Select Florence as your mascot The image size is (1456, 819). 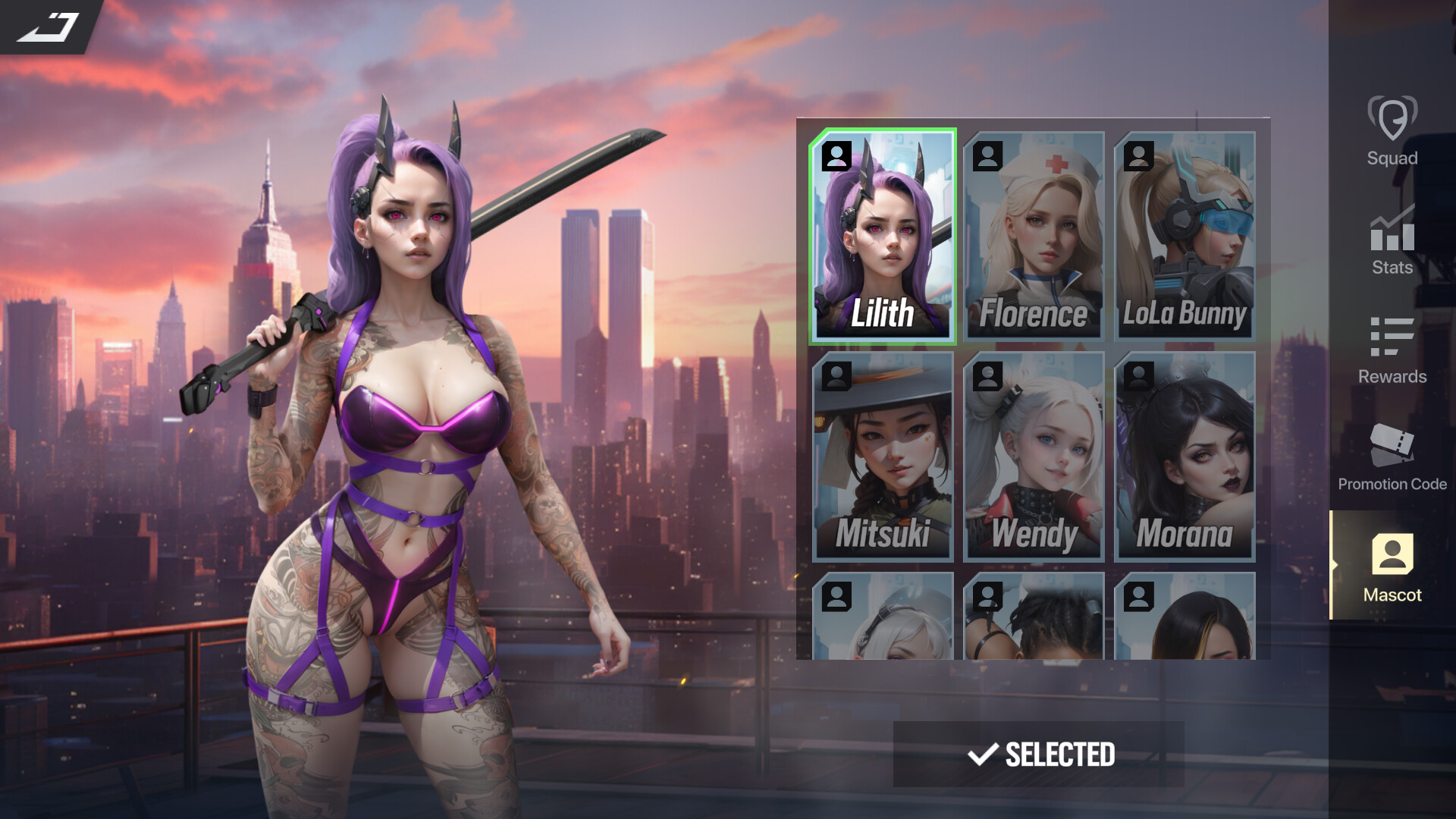click(1034, 235)
